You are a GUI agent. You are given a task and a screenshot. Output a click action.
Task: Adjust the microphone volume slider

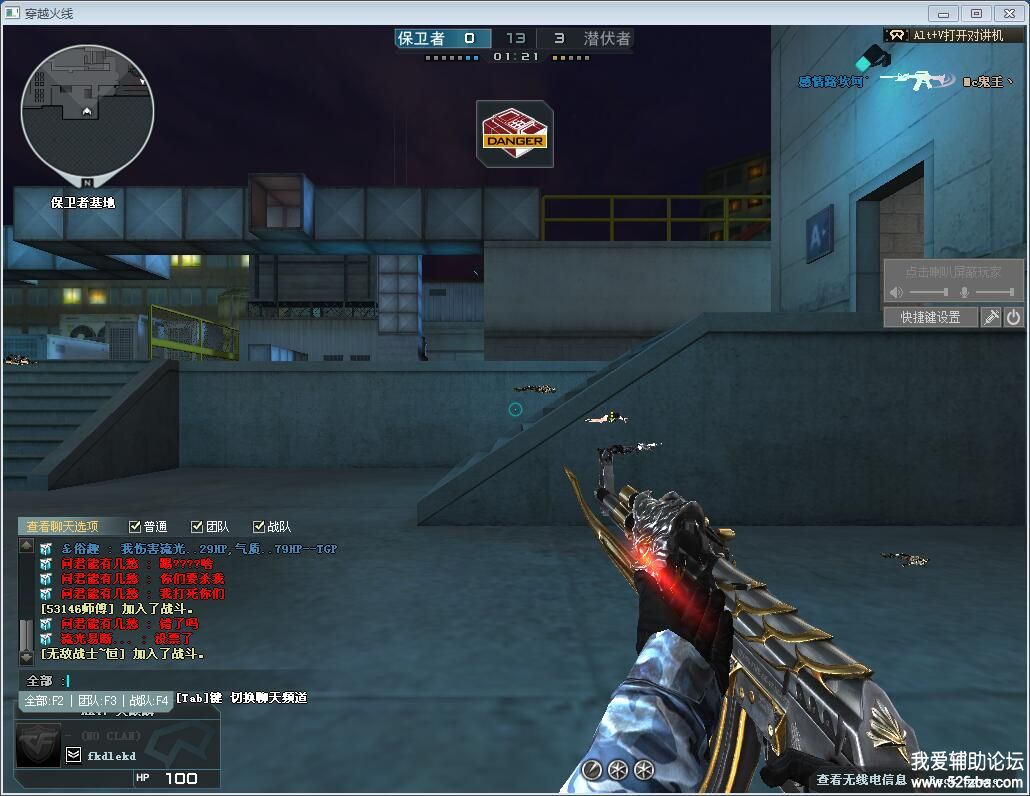[x=994, y=292]
